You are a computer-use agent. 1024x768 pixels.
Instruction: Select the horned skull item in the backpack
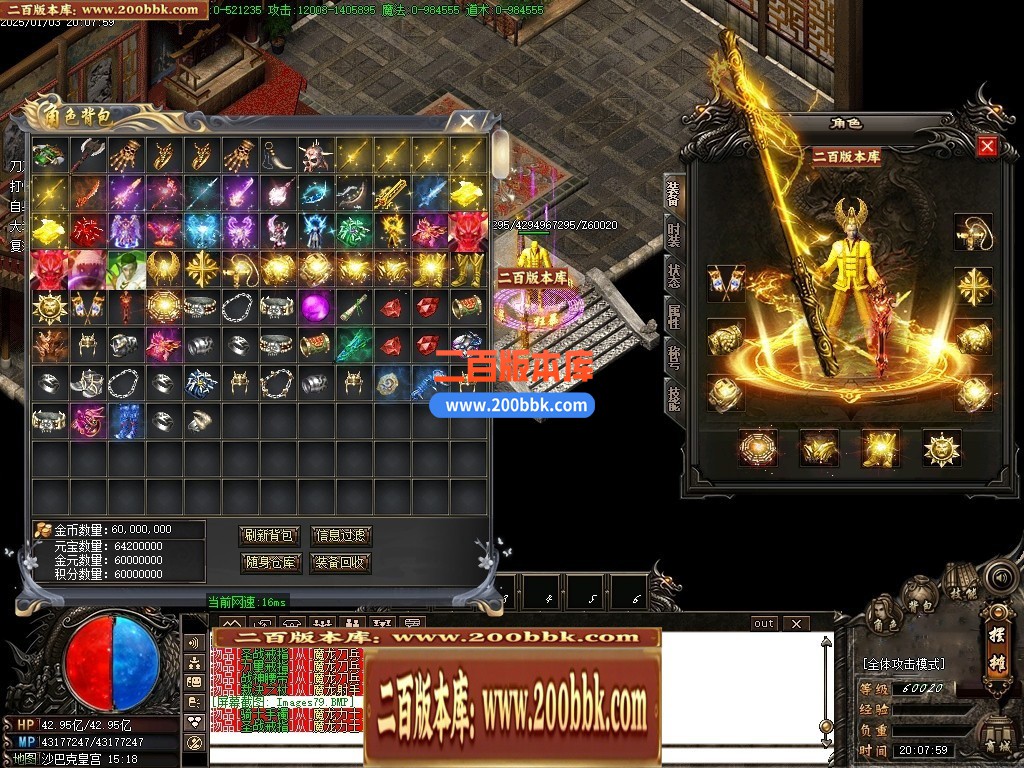316,155
